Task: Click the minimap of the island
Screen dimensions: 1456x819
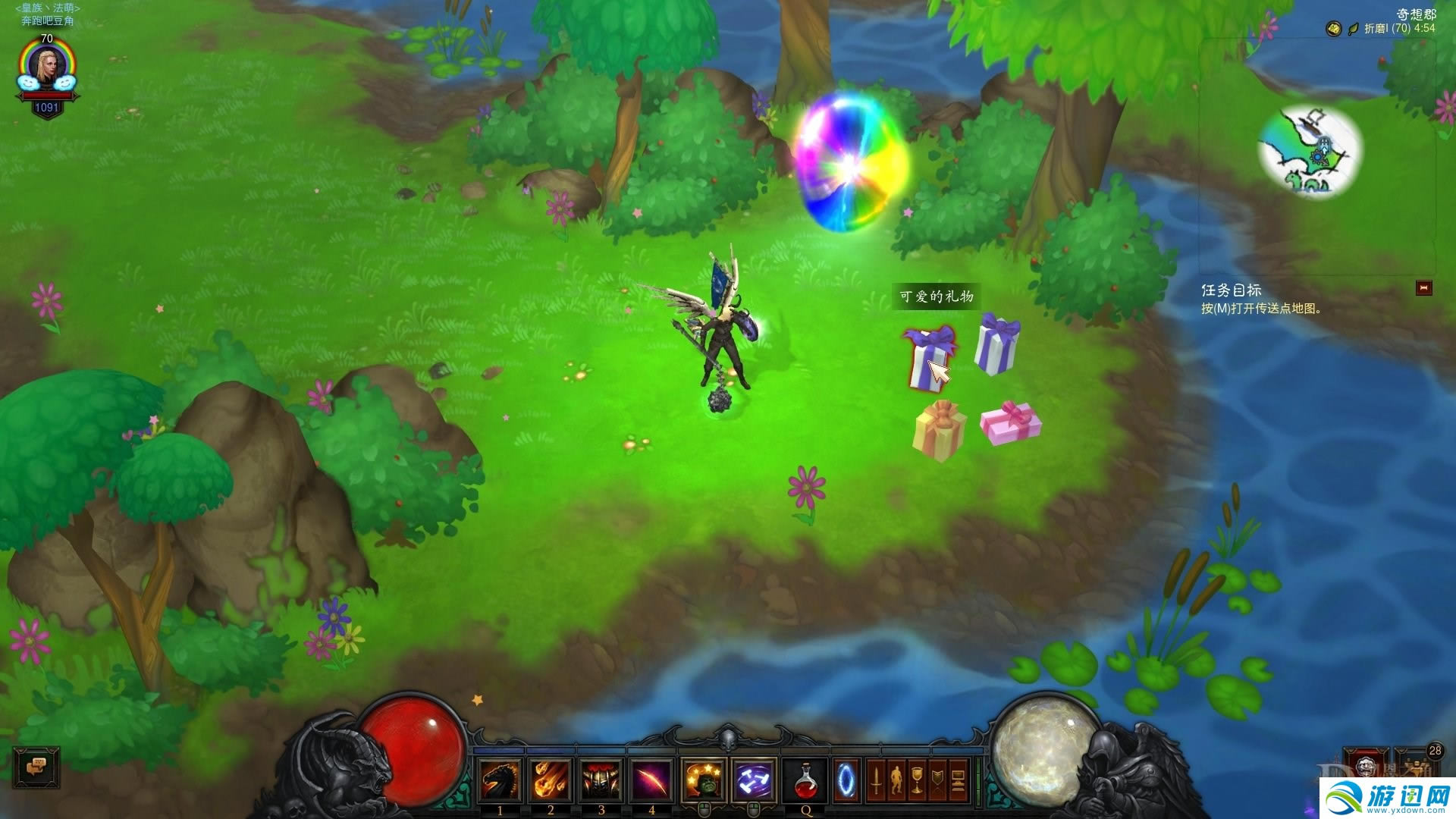Action: click(1310, 152)
